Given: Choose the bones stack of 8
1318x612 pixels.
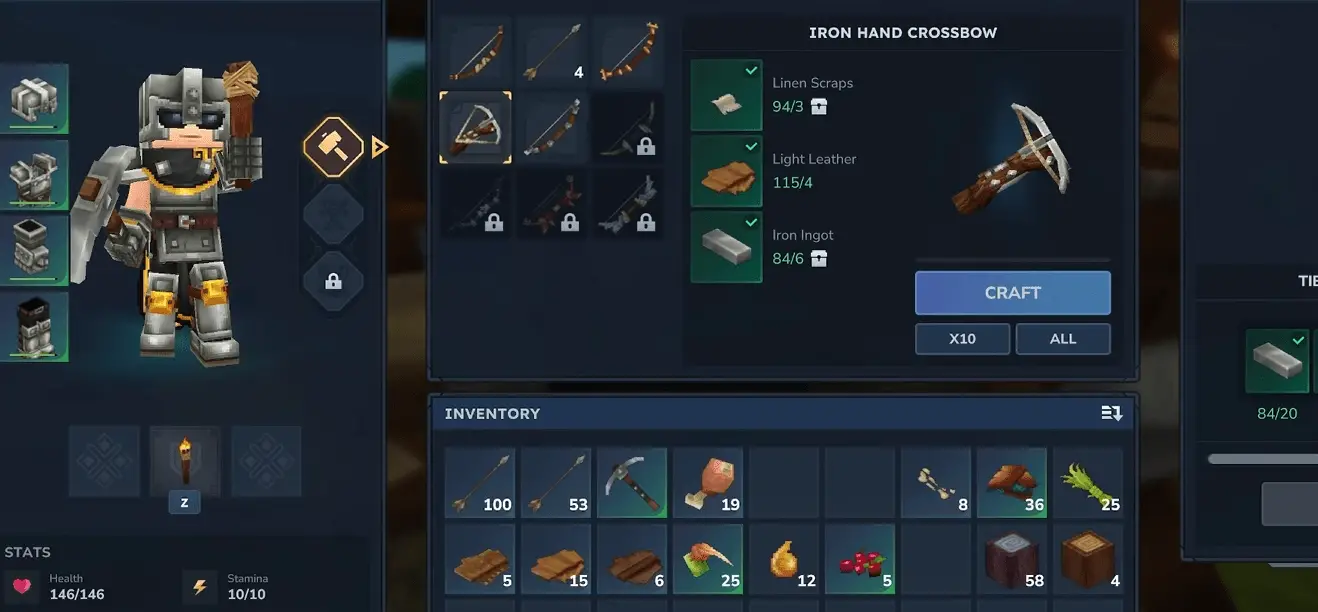Looking at the screenshot, I should click(x=936, y=482).
